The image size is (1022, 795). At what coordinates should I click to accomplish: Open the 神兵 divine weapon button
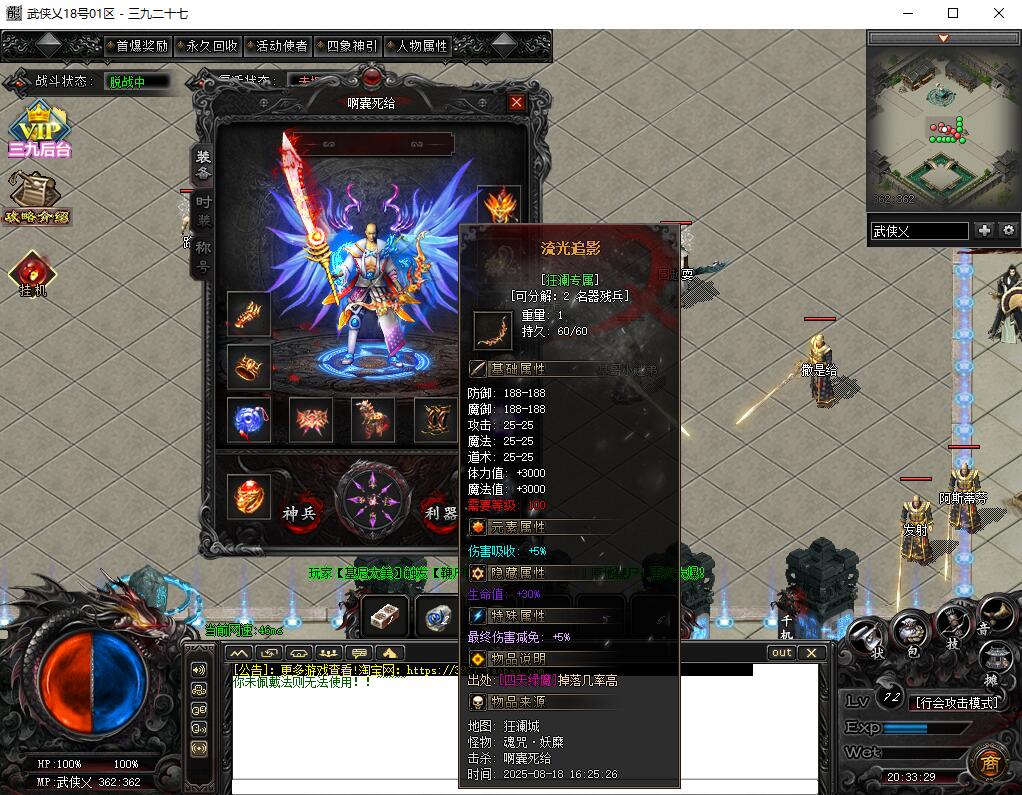tap(299, 513)
